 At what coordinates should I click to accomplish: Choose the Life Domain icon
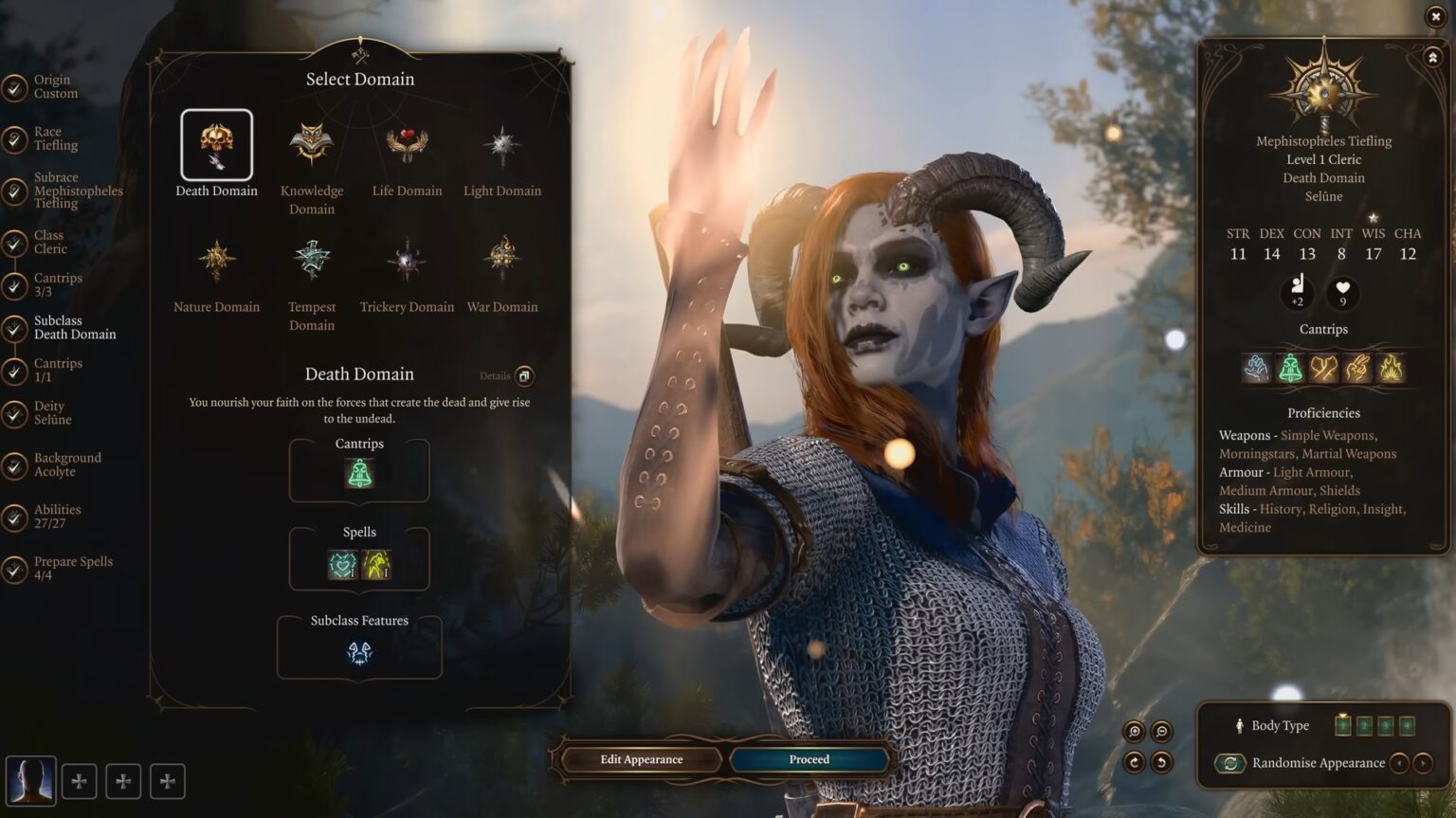click(407, 143)
